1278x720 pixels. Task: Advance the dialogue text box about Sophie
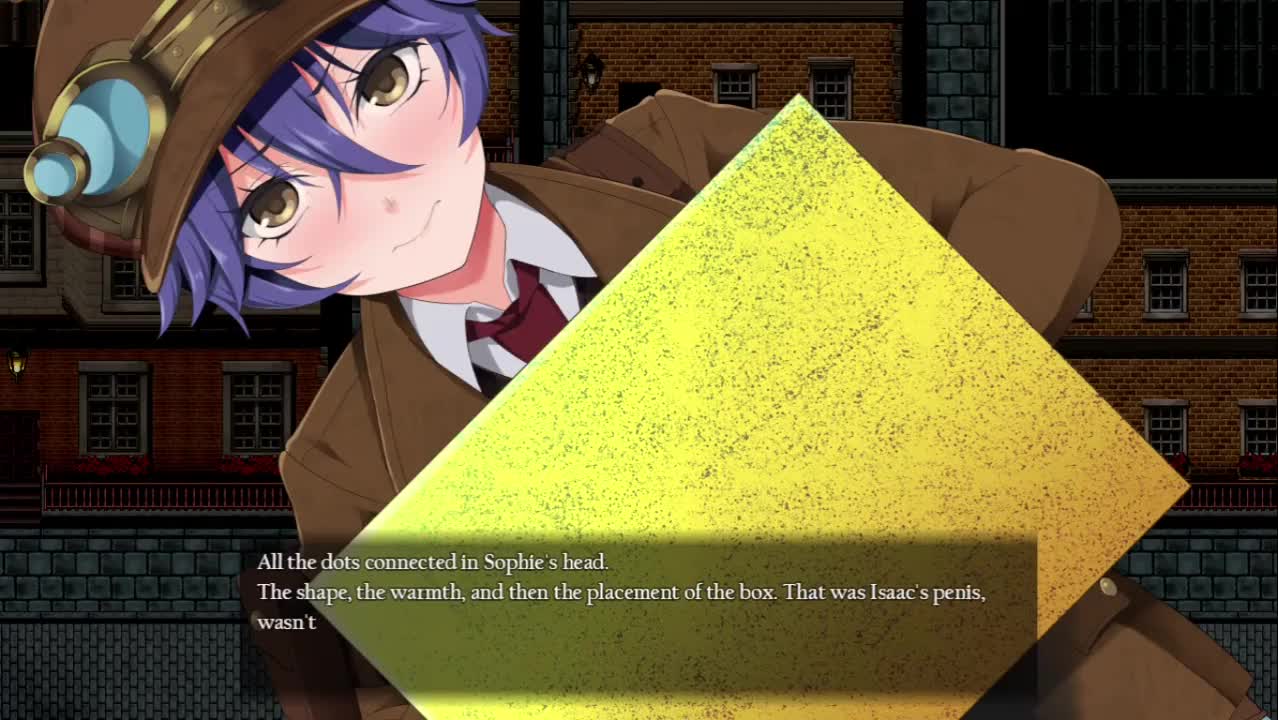click(x=640, y=612)
